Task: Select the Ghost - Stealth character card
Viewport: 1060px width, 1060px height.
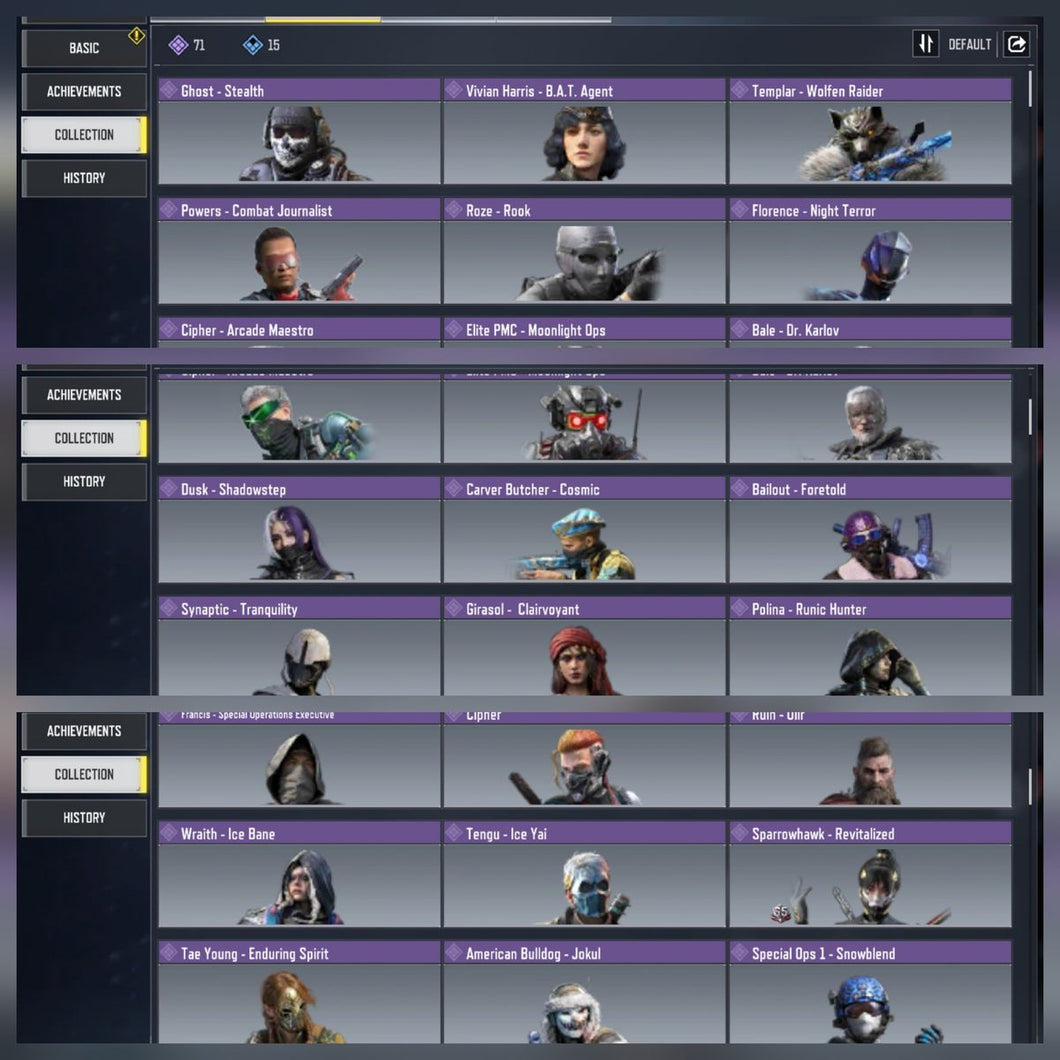Action: click(299, 132)
